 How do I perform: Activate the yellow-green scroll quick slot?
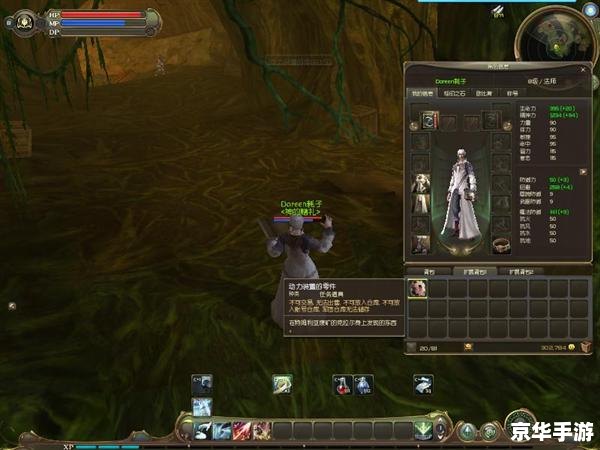tap(283, 384)
